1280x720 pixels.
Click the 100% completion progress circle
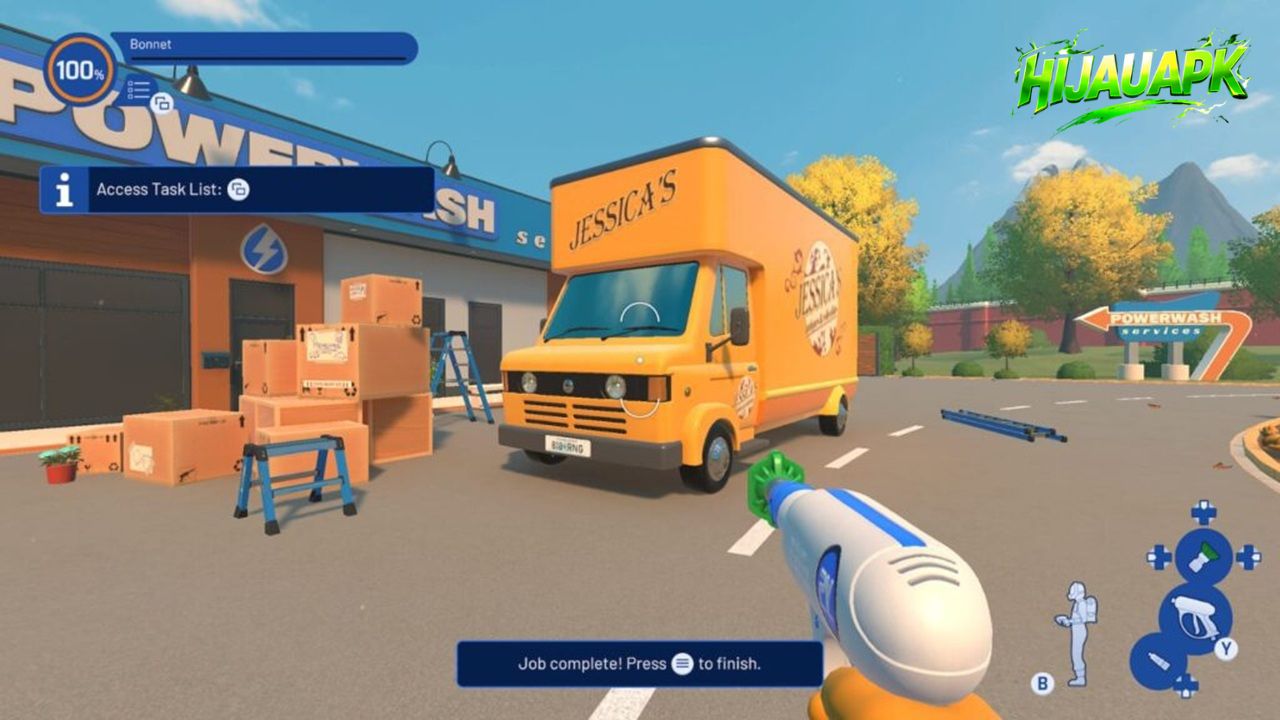click(x=80, y=70)
